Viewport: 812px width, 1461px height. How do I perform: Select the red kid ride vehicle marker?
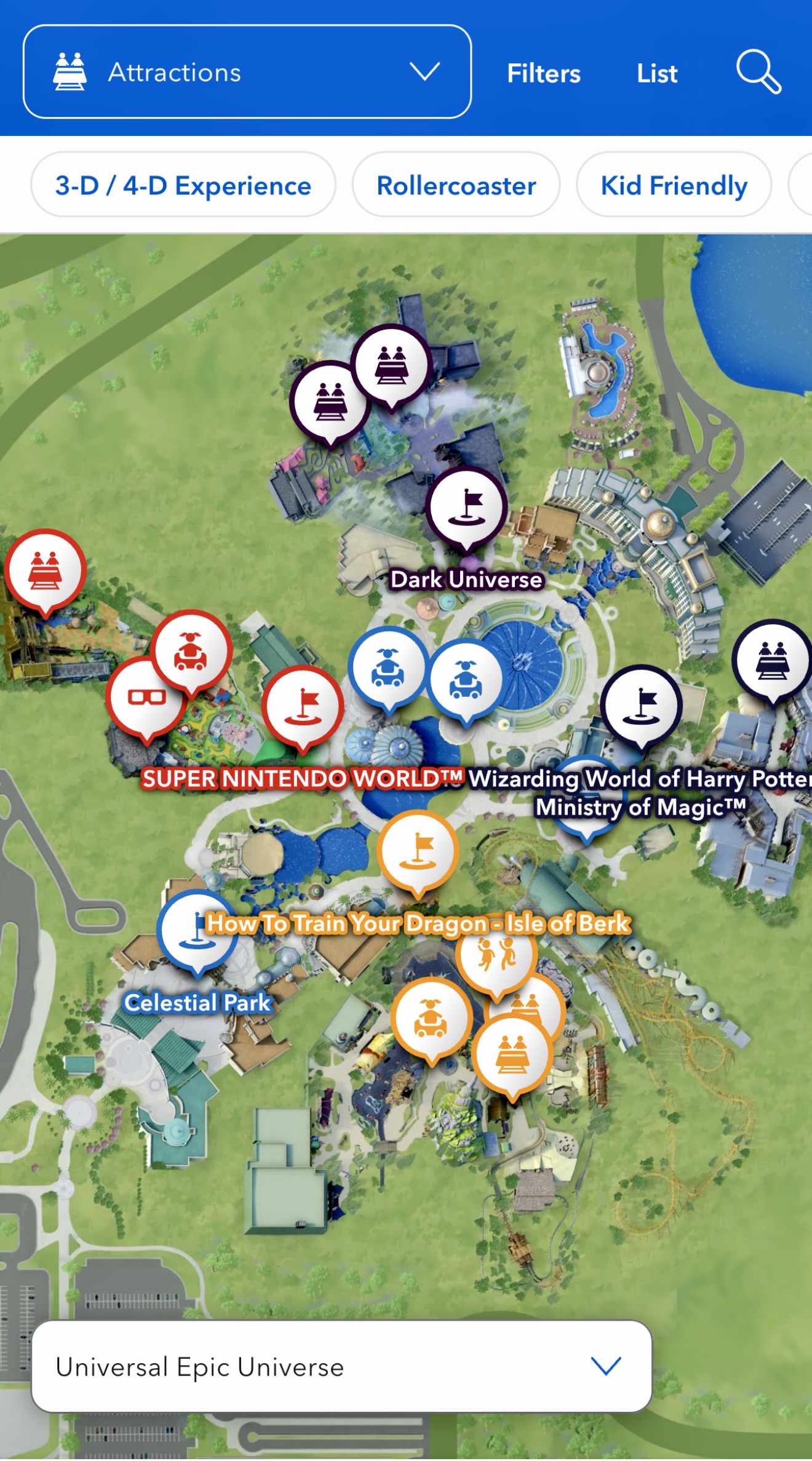point(191,650)
